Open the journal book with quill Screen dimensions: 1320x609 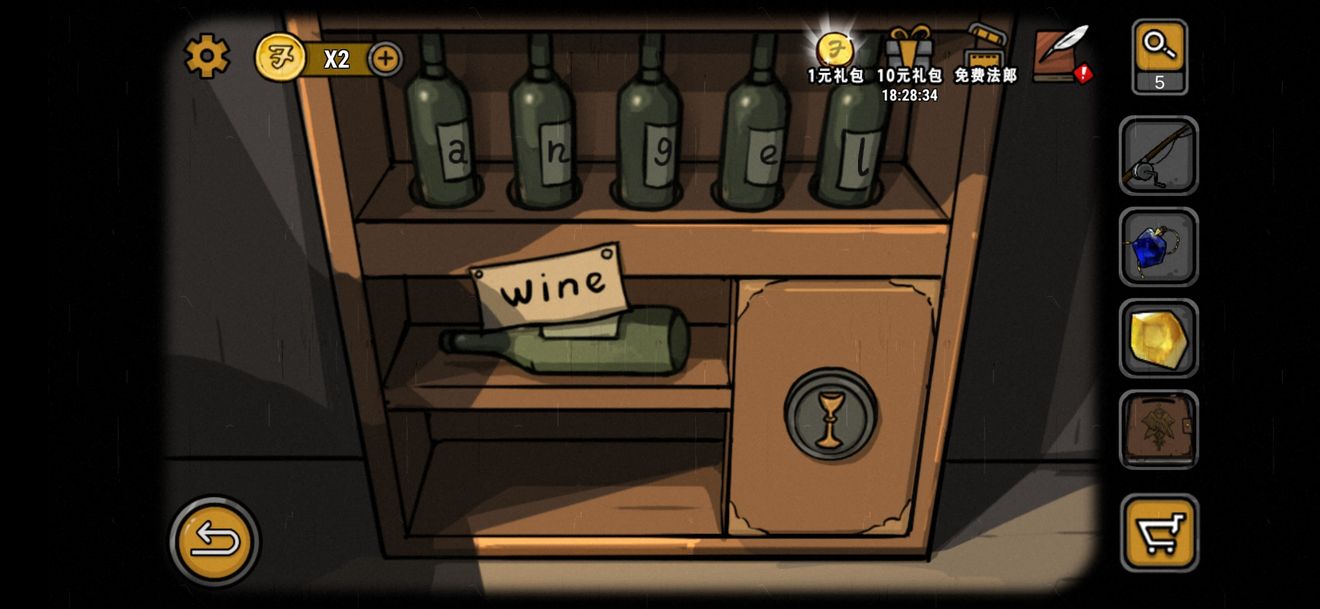coord(1061,54)
